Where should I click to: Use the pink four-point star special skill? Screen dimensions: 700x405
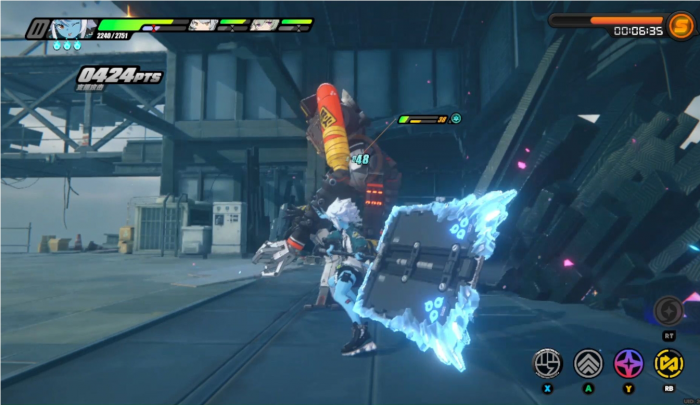point(628,362)
